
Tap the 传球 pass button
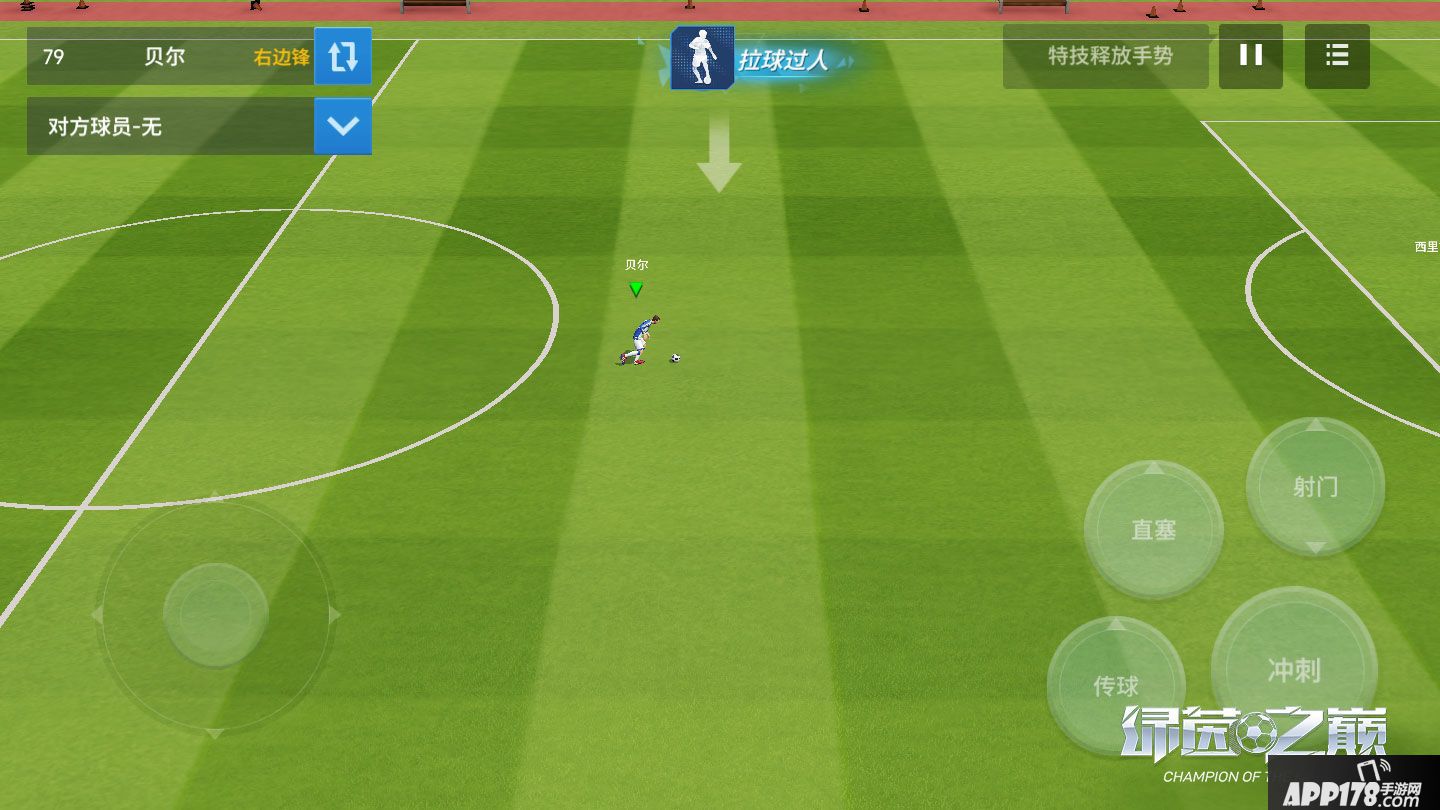click(x=1116, y=685)
